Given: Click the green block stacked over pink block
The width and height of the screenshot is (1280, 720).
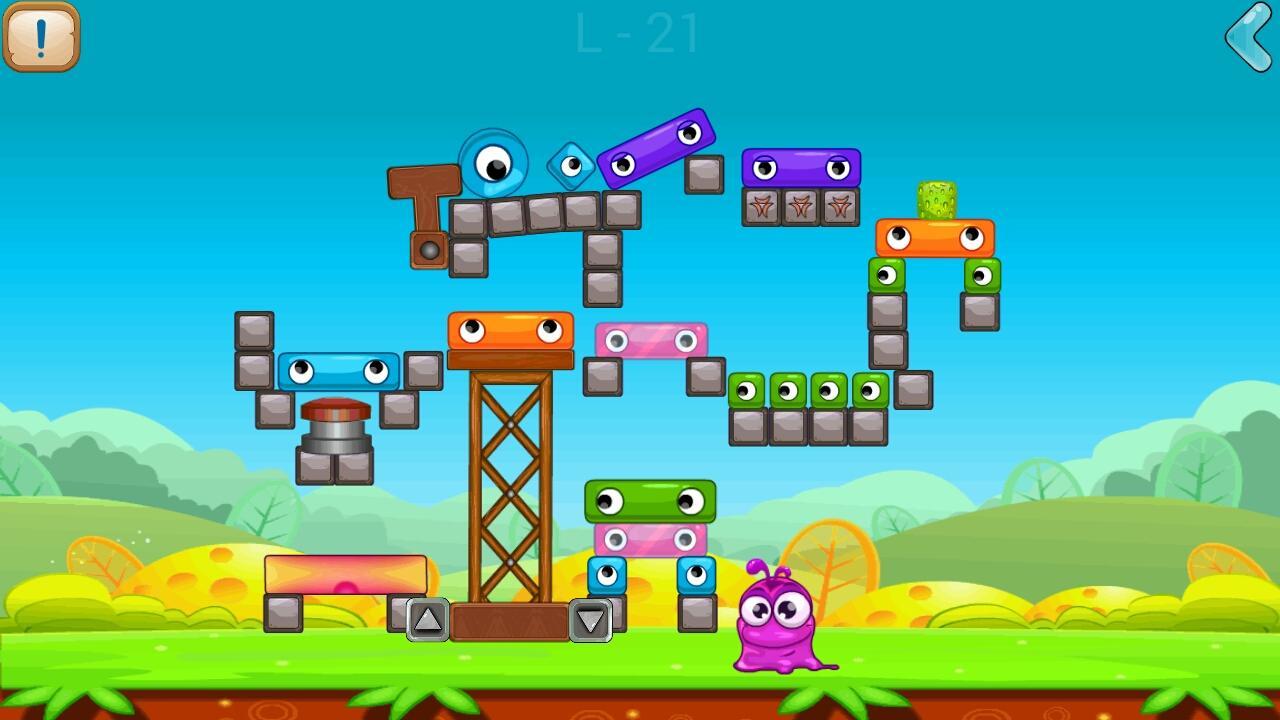Looking at the screenshot, I should 652,501.
